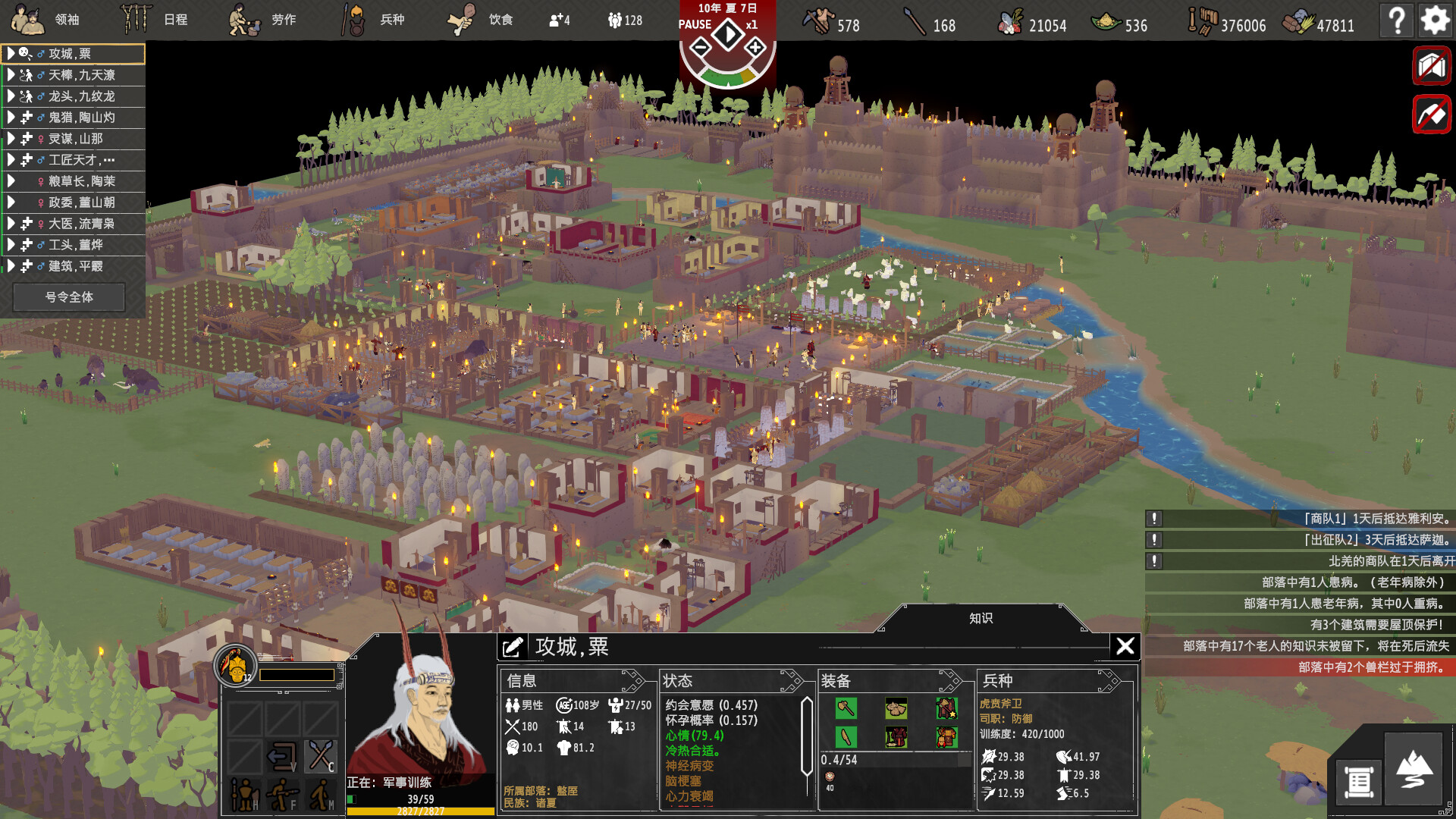Expand the 大医,流清枭 character entry
The height and width of the screenshot is (819, 1456).
(x=72, y=224)
